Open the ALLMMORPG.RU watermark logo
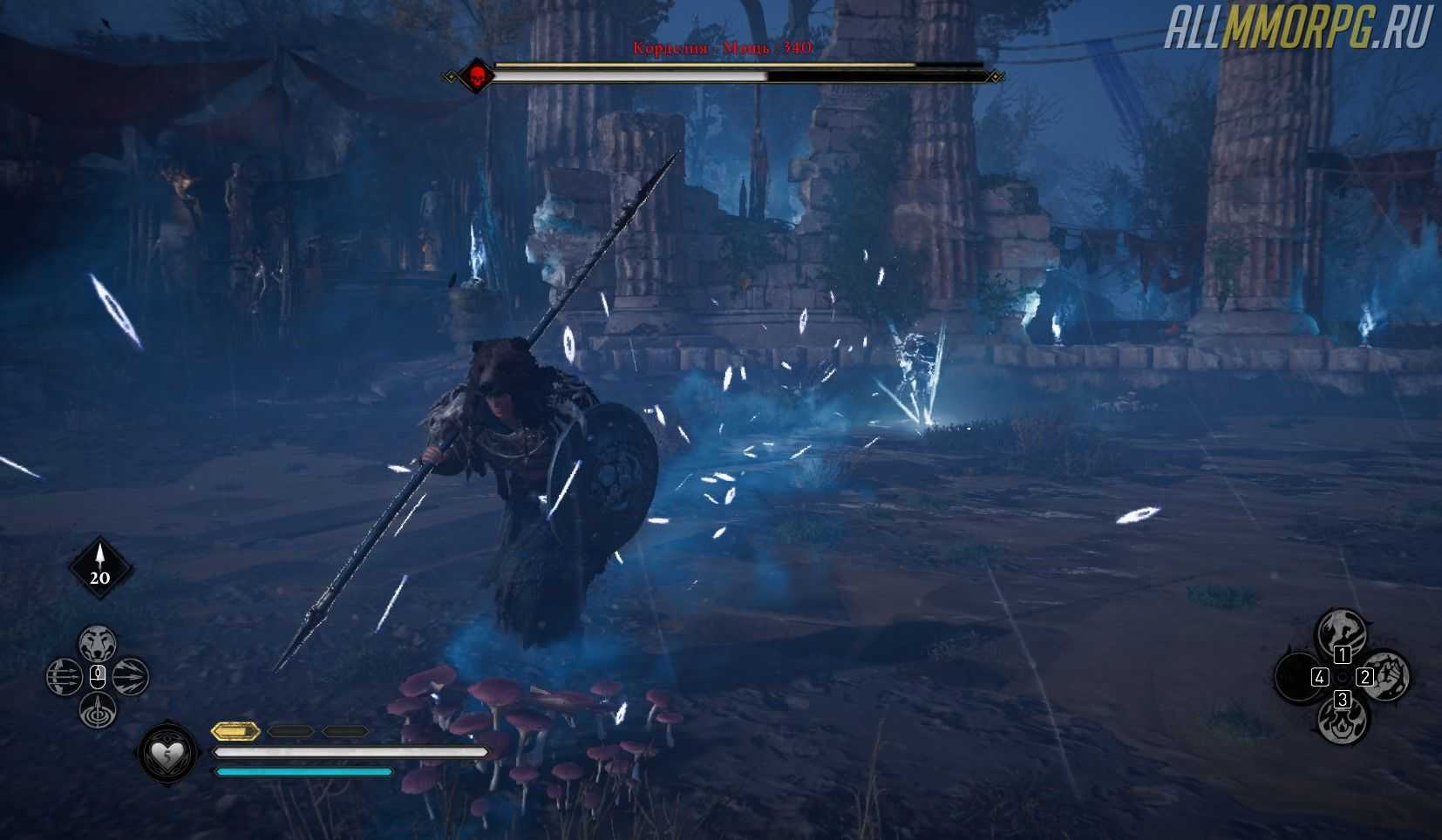Image resolution: width=1442 pixels, height=840 pixels. (1298, 30)
